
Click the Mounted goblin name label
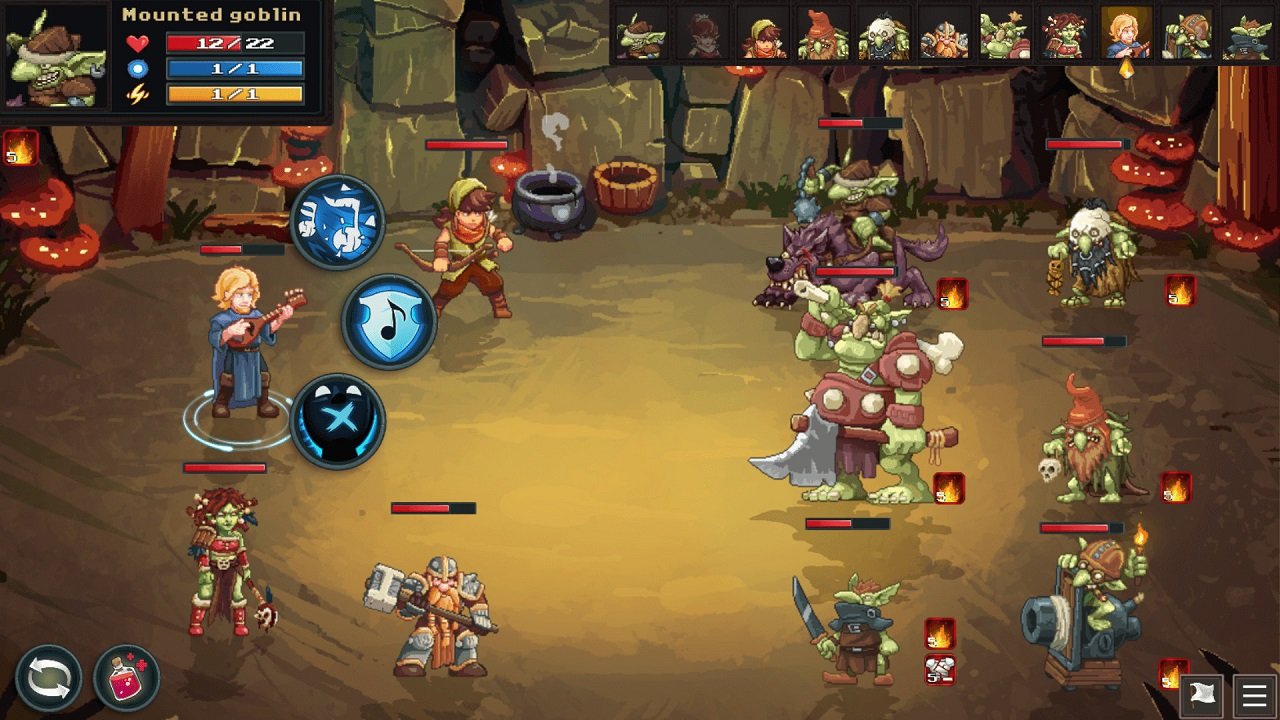(x=210, y=14)
